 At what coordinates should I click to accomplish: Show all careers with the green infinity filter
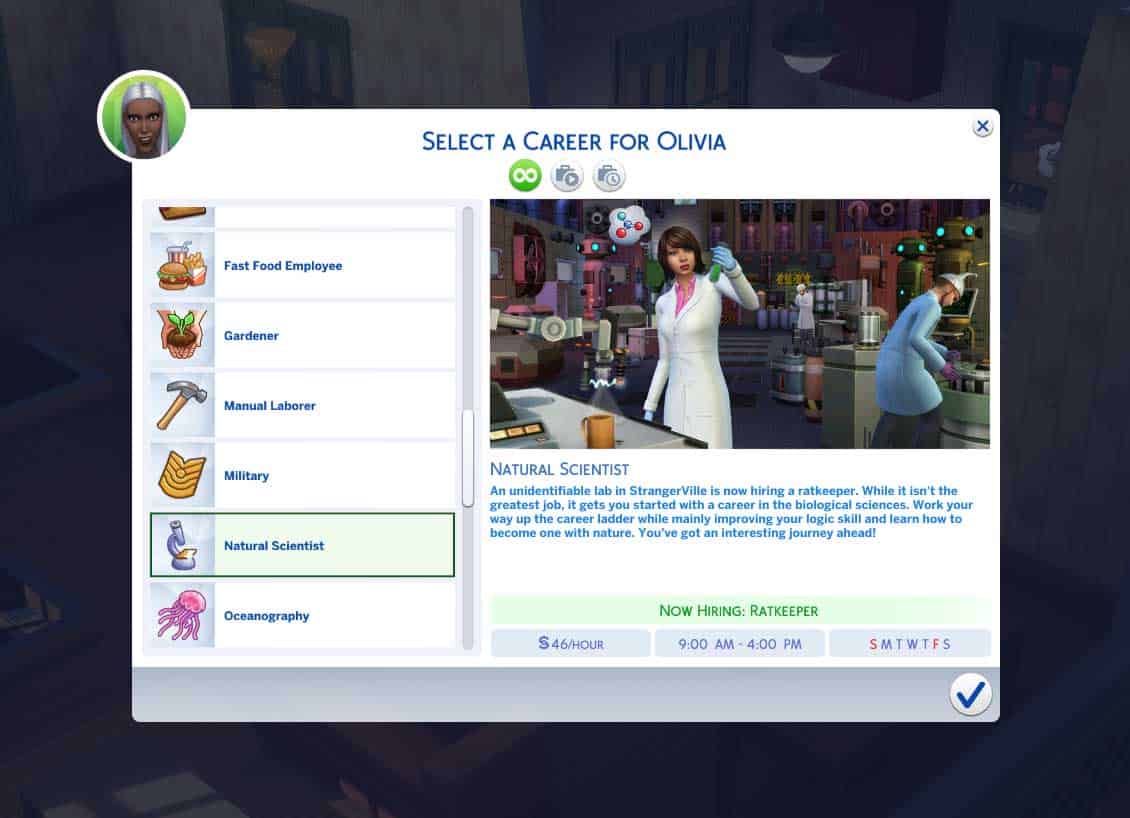coord(525,177)
